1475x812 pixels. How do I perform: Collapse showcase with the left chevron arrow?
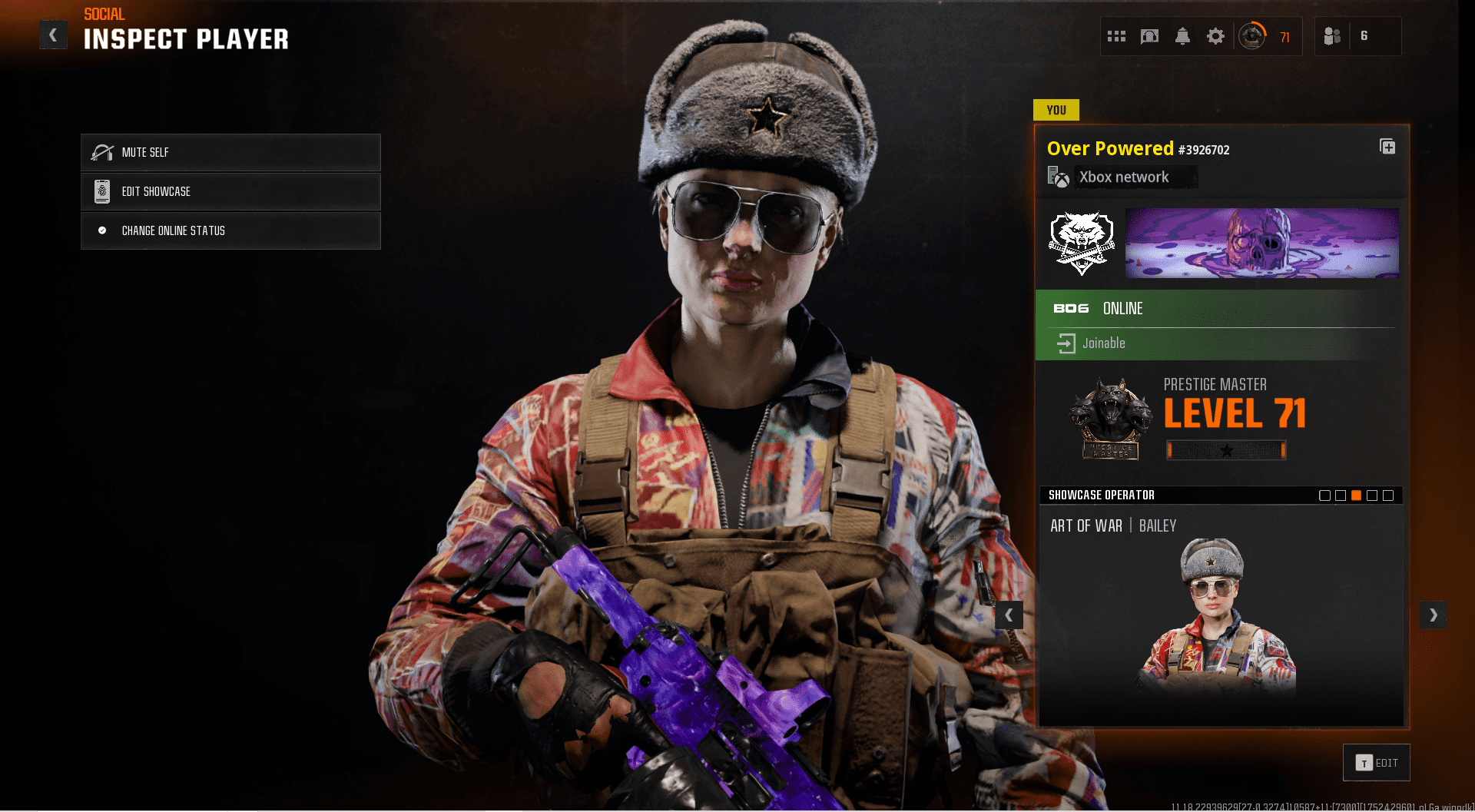pyautogui.click(x=1009, y=615)
